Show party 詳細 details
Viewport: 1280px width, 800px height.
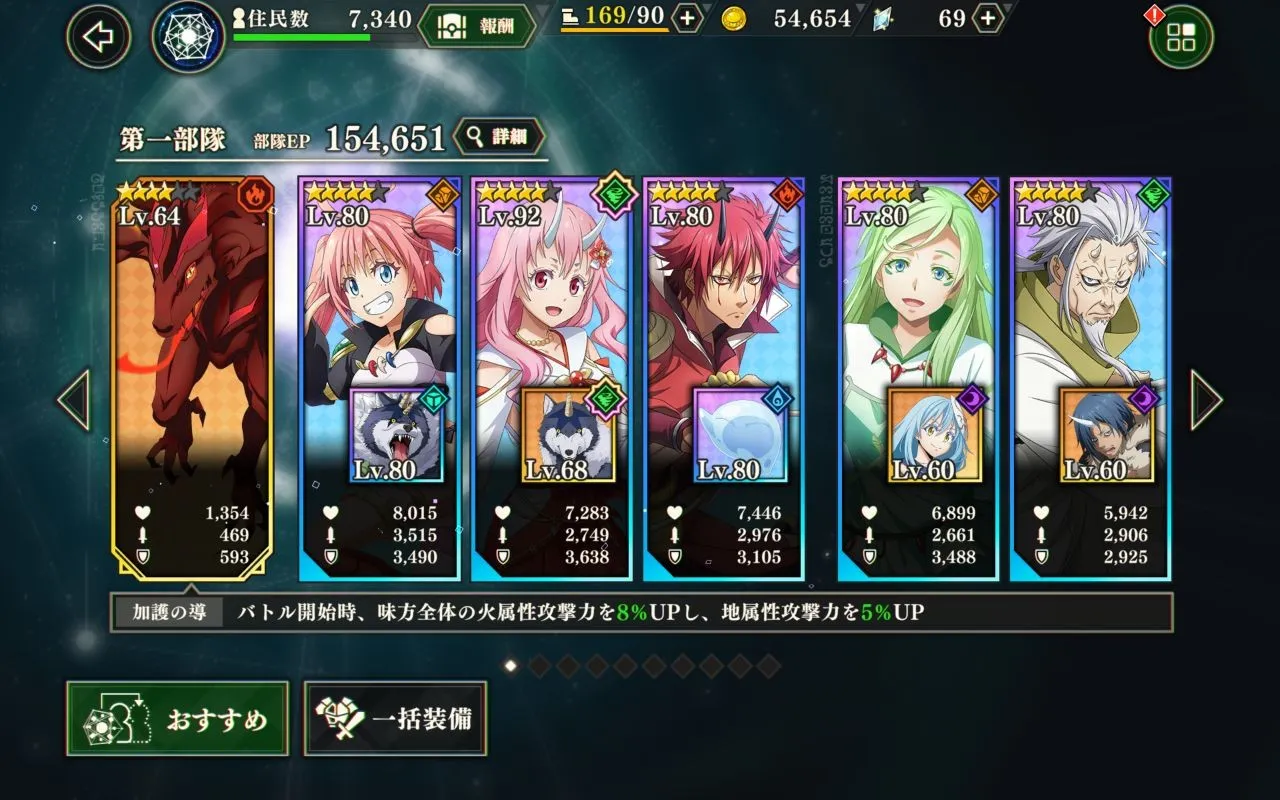click(499, 138)
